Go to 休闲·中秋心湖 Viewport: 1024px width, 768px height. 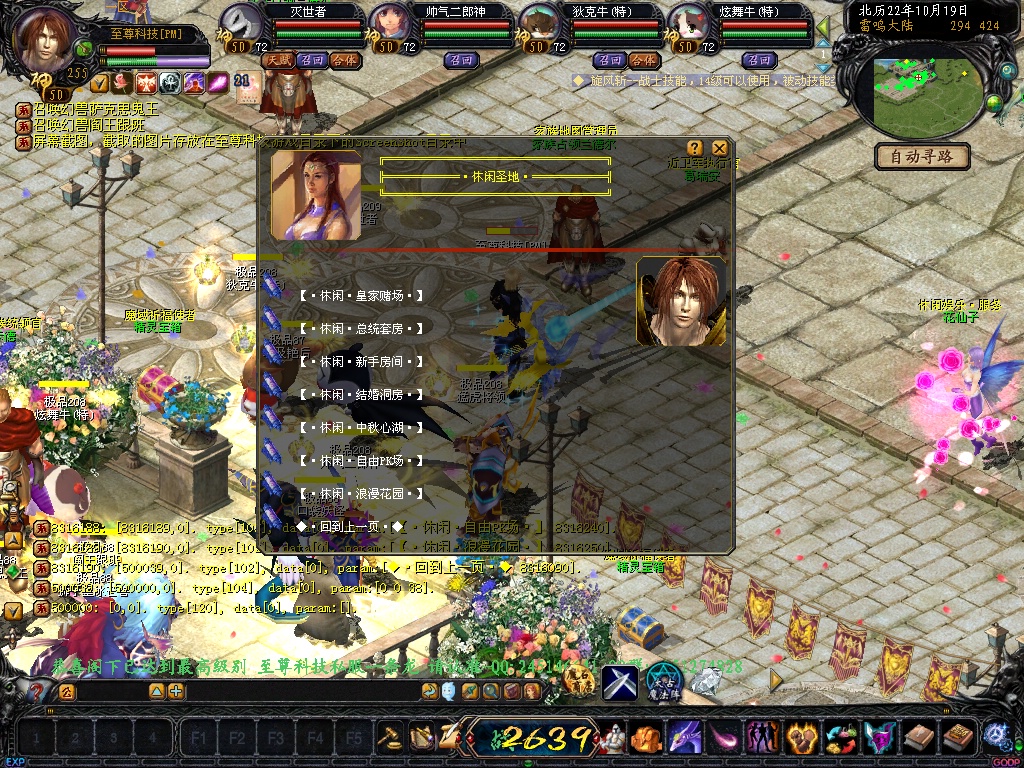pyautogui.click(x=360, y=428)
